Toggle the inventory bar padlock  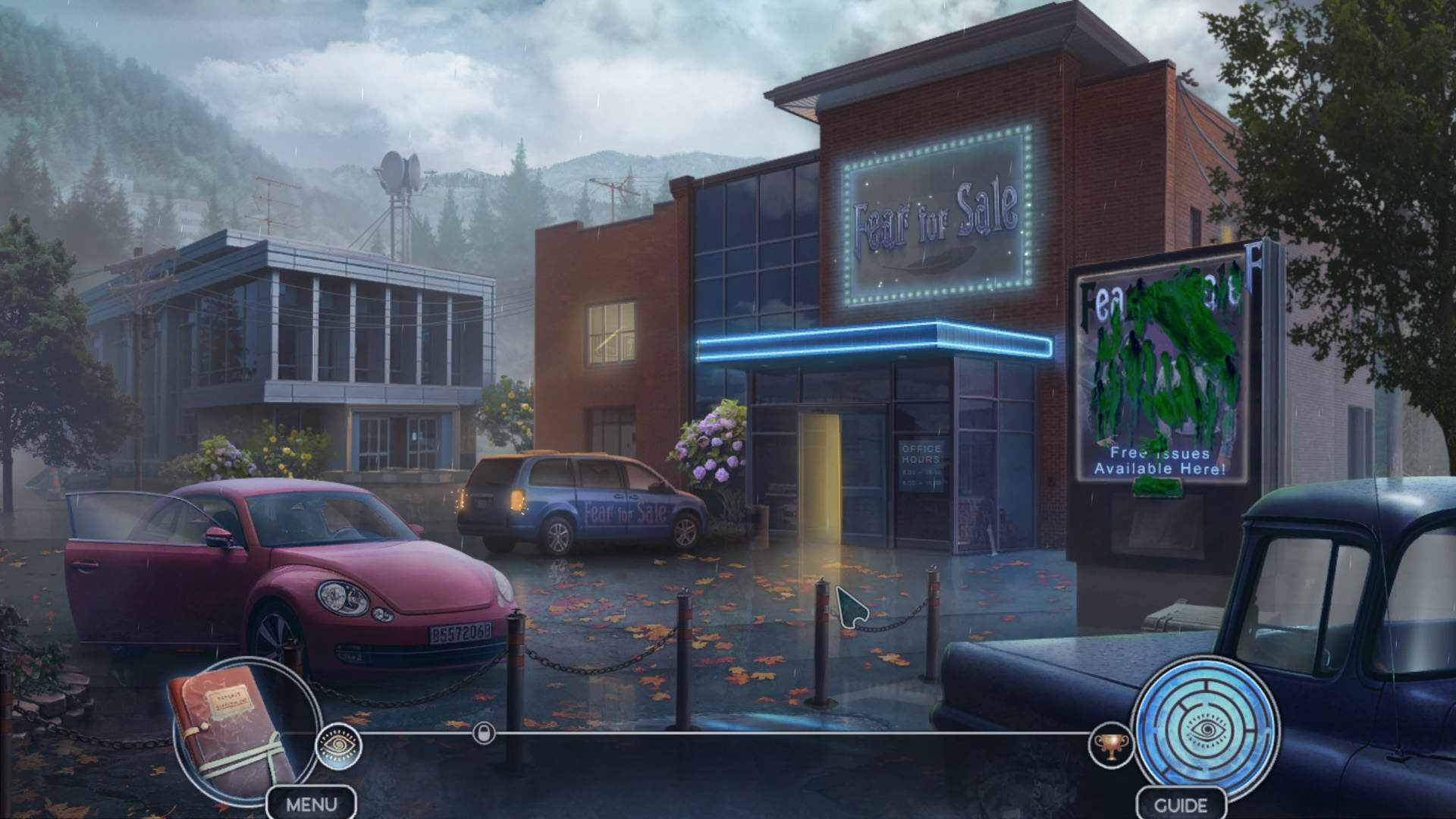click(484, 733)
